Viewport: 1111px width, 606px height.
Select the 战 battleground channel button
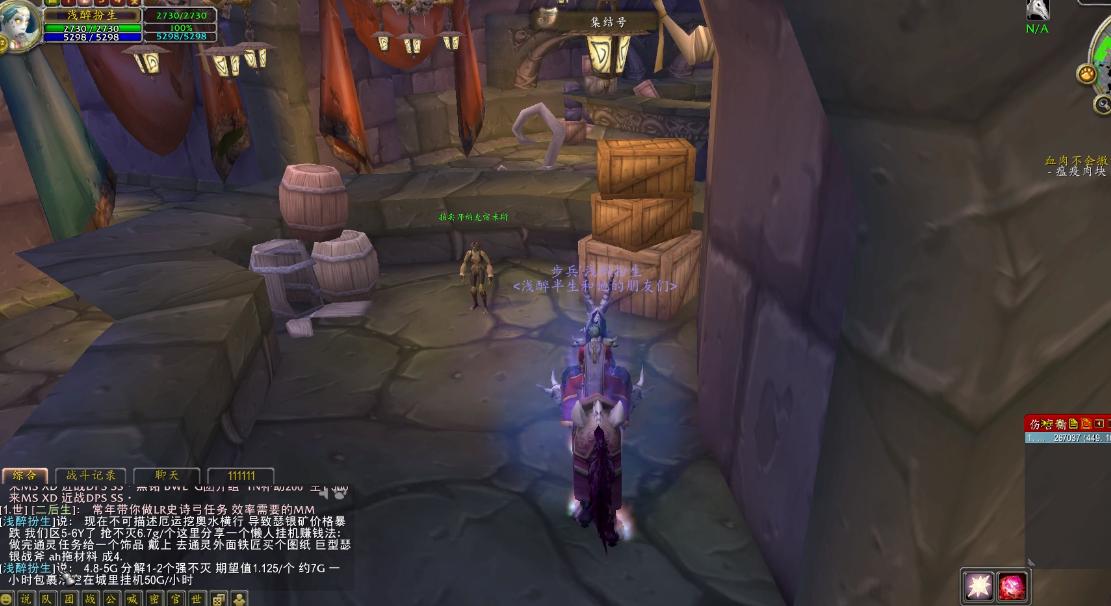tap(90, 599)
